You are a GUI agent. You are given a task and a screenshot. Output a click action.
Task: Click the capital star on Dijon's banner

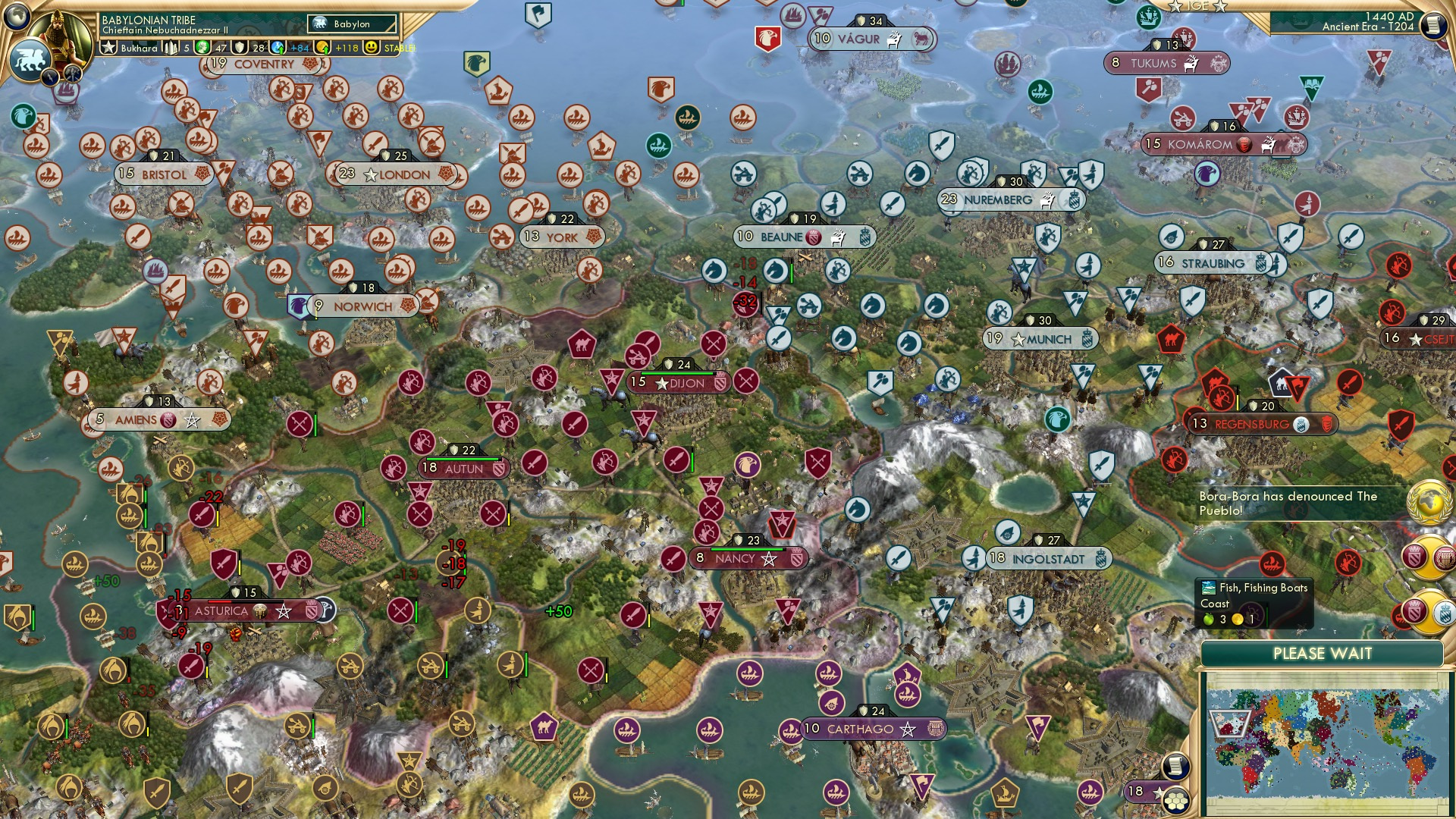click(663, 384)
